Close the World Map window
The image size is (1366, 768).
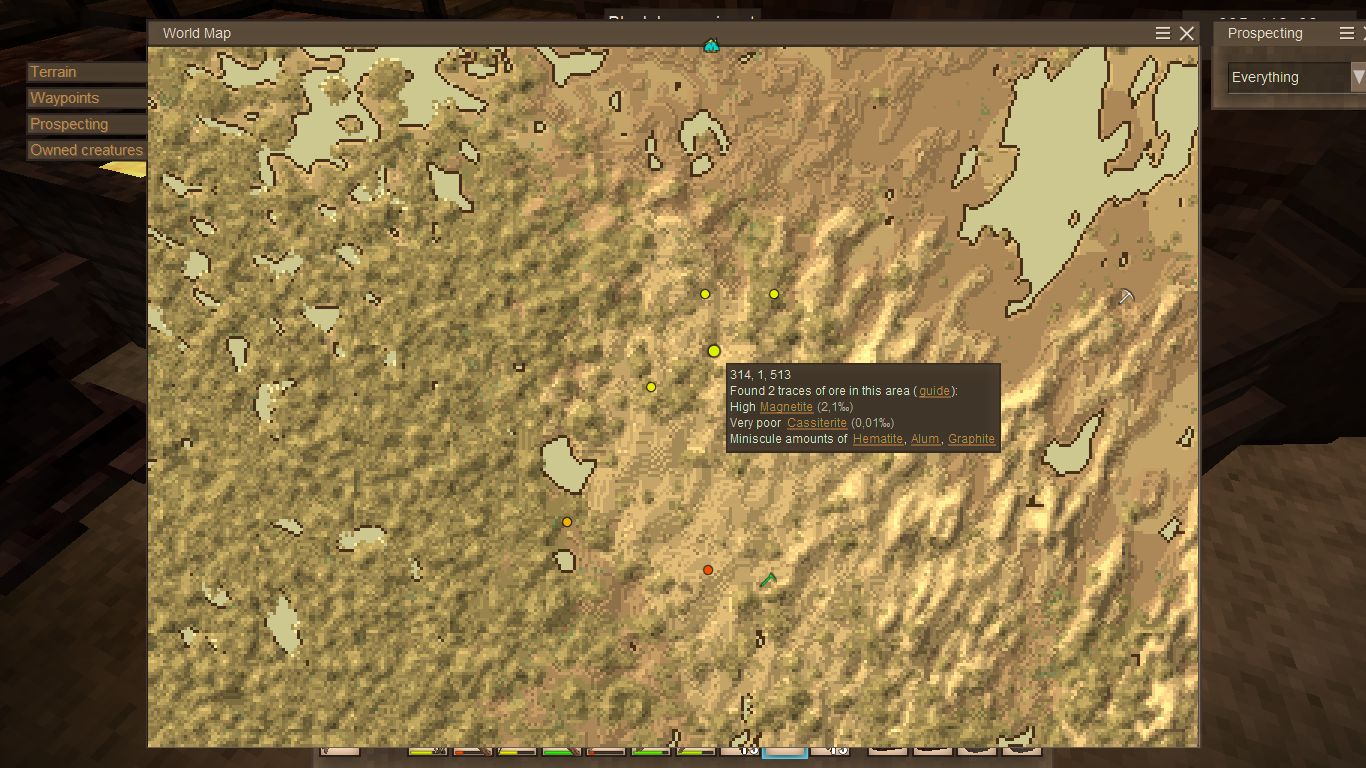tap(1187, 34)
